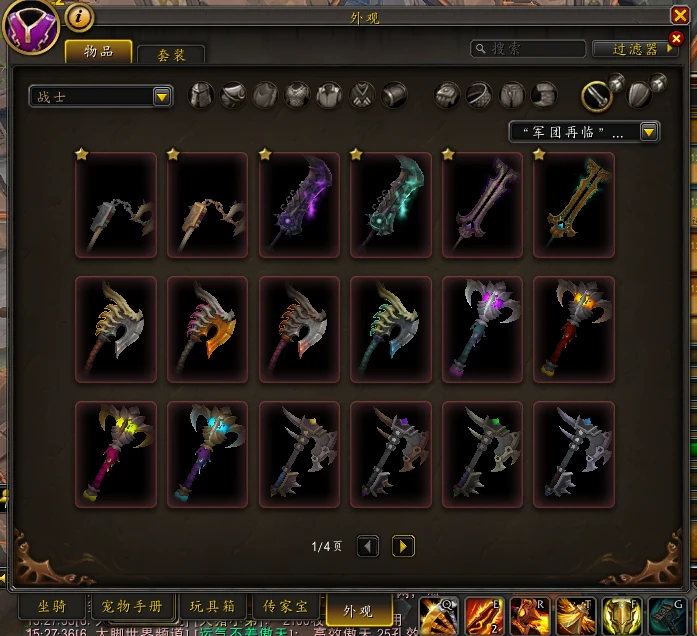The image size is (697, 636).
Task: Choose the head armor slot icon
Action: pyautogui.click(x=202, y=96)
